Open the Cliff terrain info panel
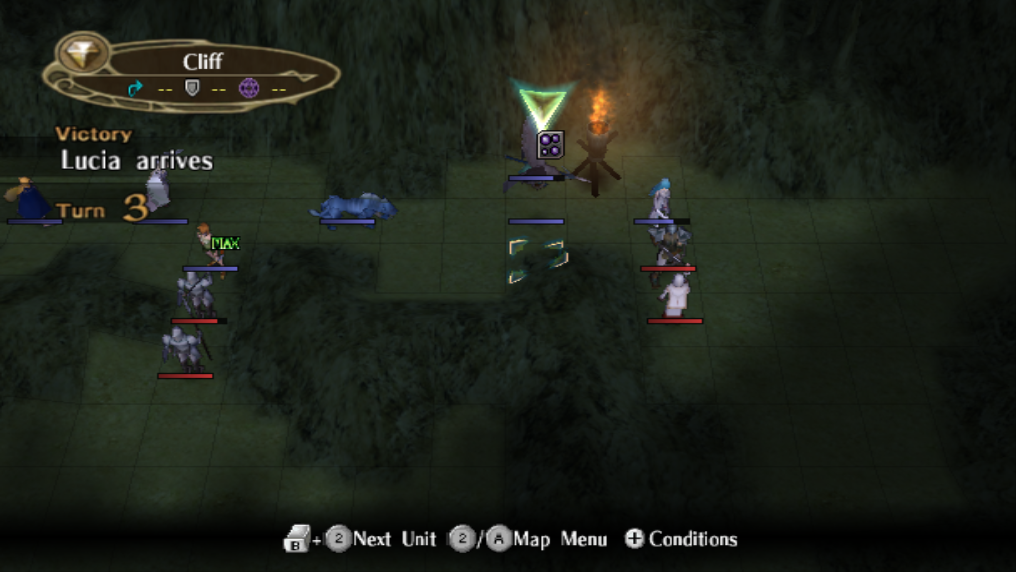The height and width of the screenshot is (572, 1016). (193, 74)
